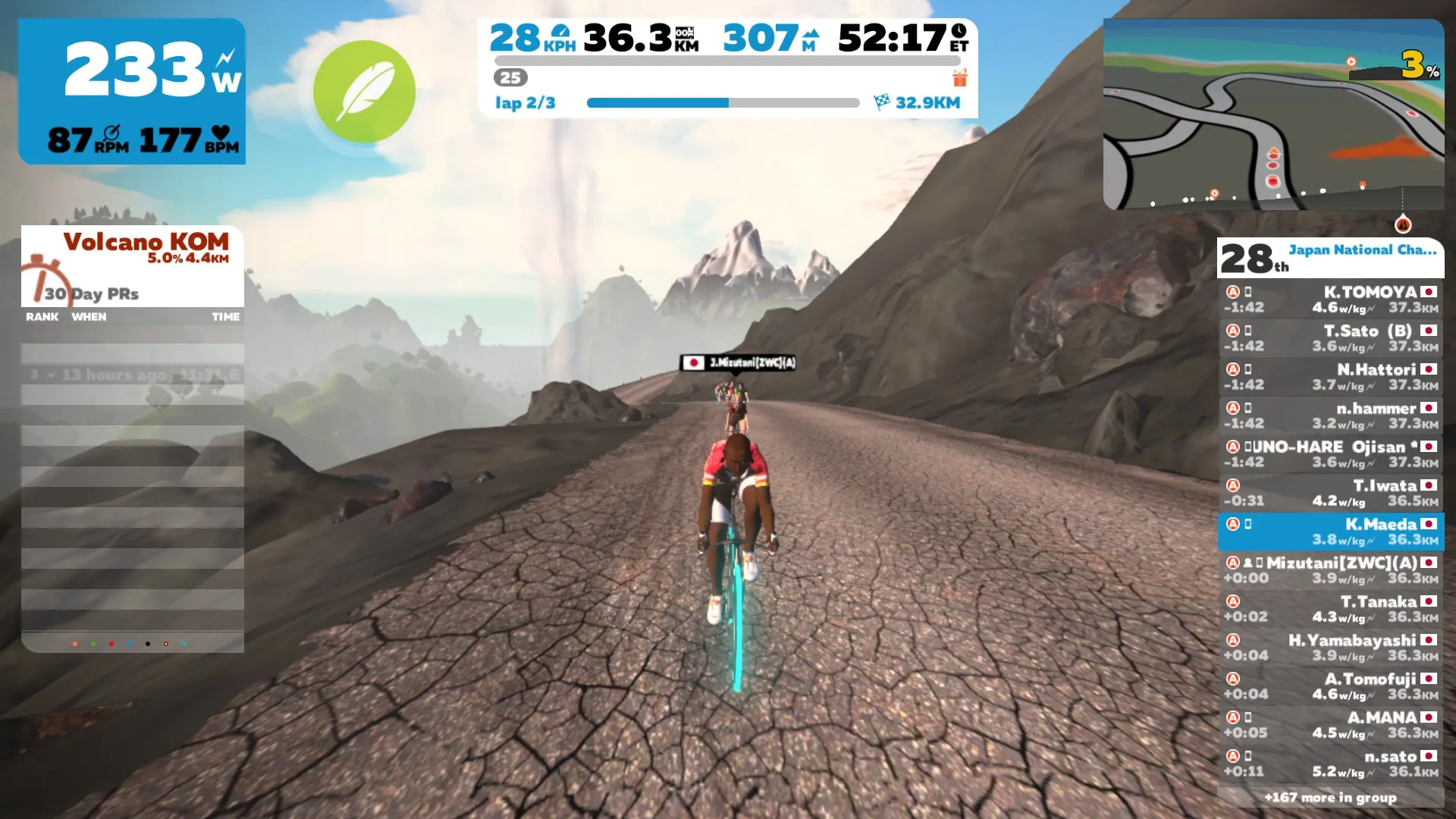The height and width of the screenshot is (819, 1456).
Task: Click the Volcano KOM segment header
Action: [146, 243]
